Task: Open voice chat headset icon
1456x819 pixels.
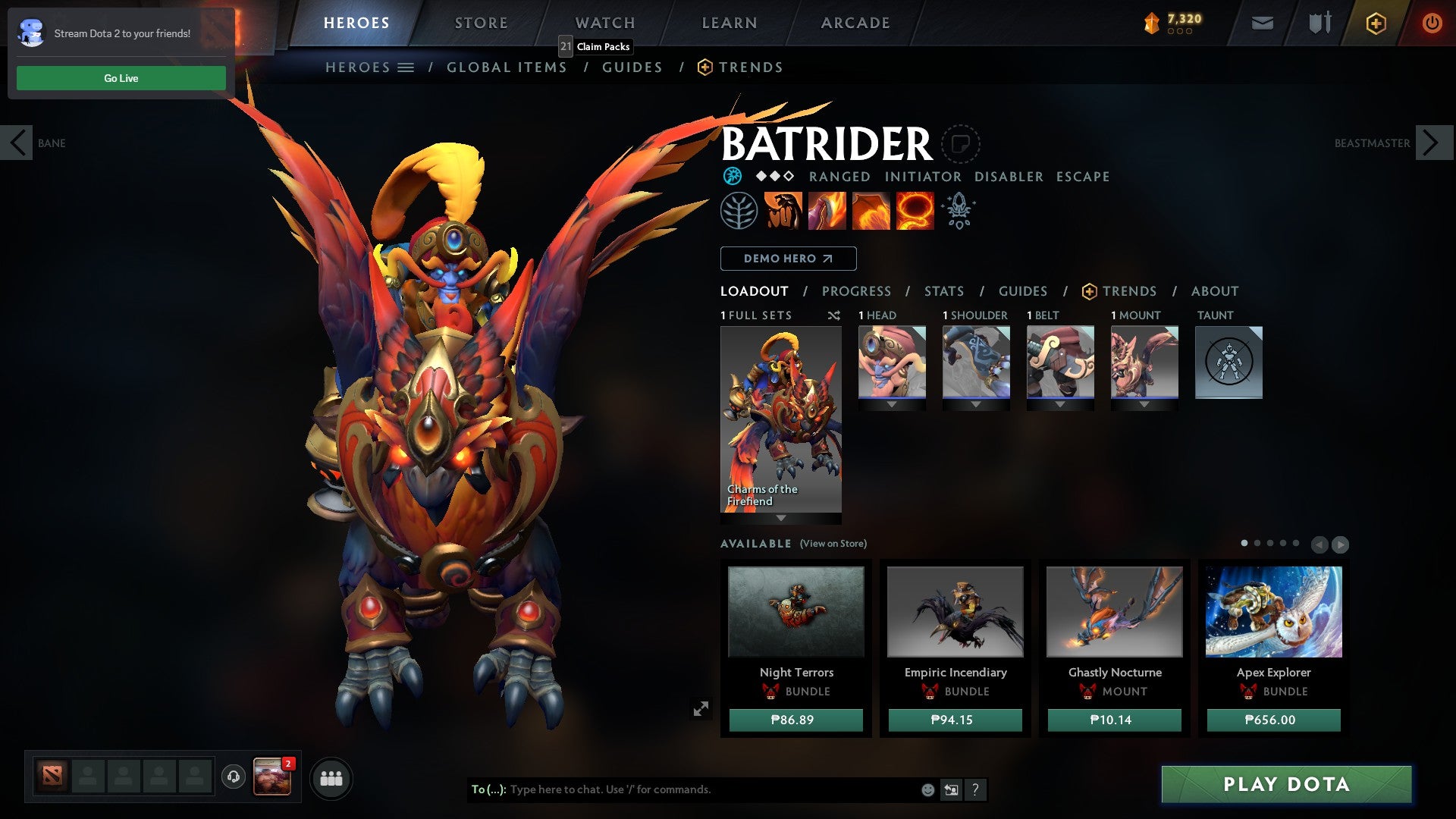Action: point(233,777)
